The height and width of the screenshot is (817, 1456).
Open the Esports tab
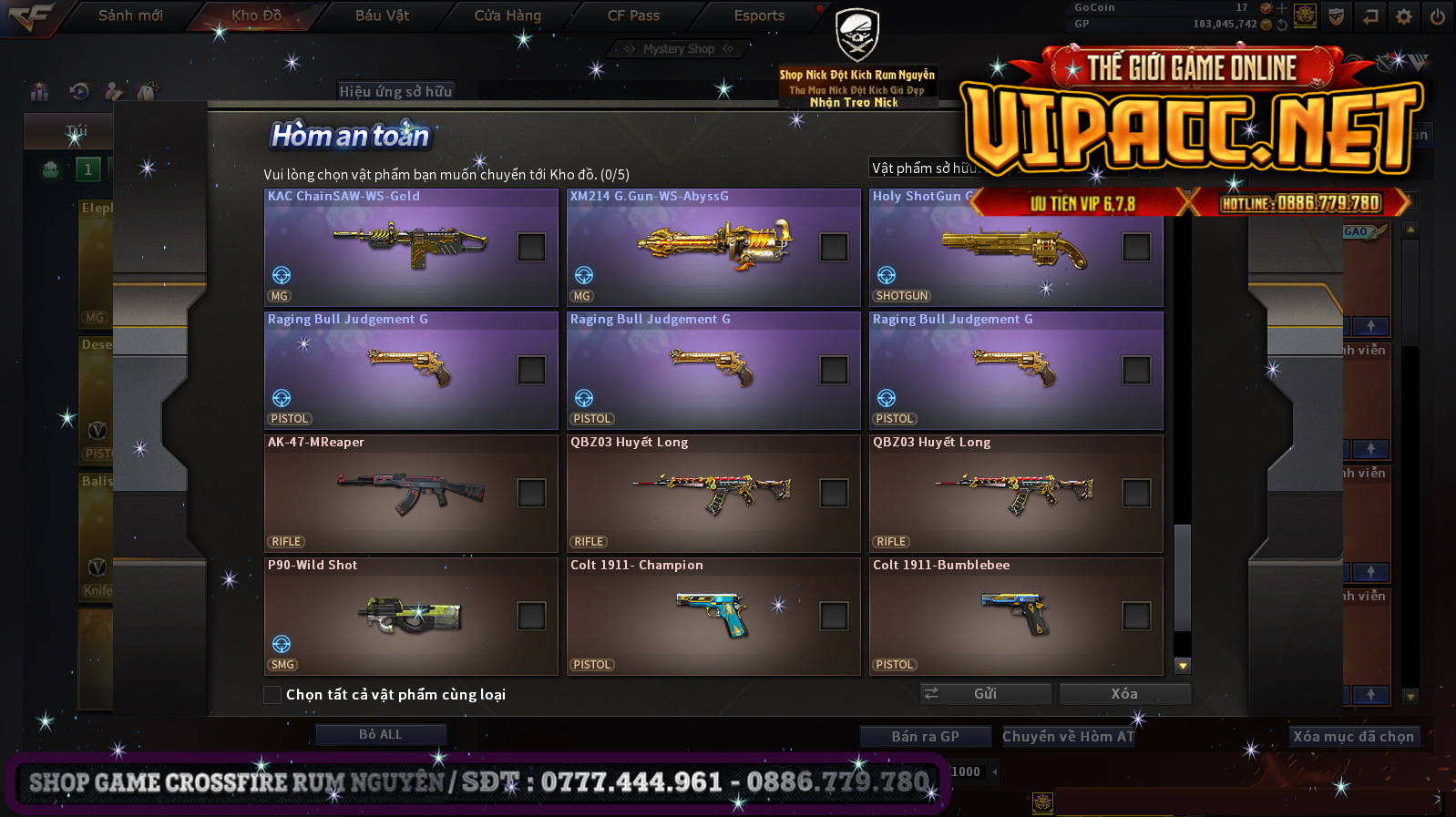click(759, 15)
